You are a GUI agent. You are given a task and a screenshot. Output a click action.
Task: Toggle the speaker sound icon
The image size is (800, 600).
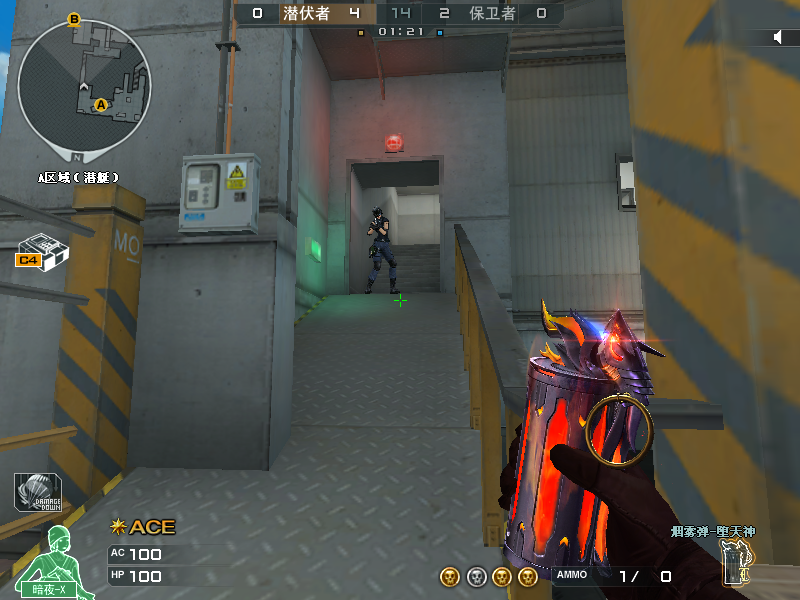(779, 37)
